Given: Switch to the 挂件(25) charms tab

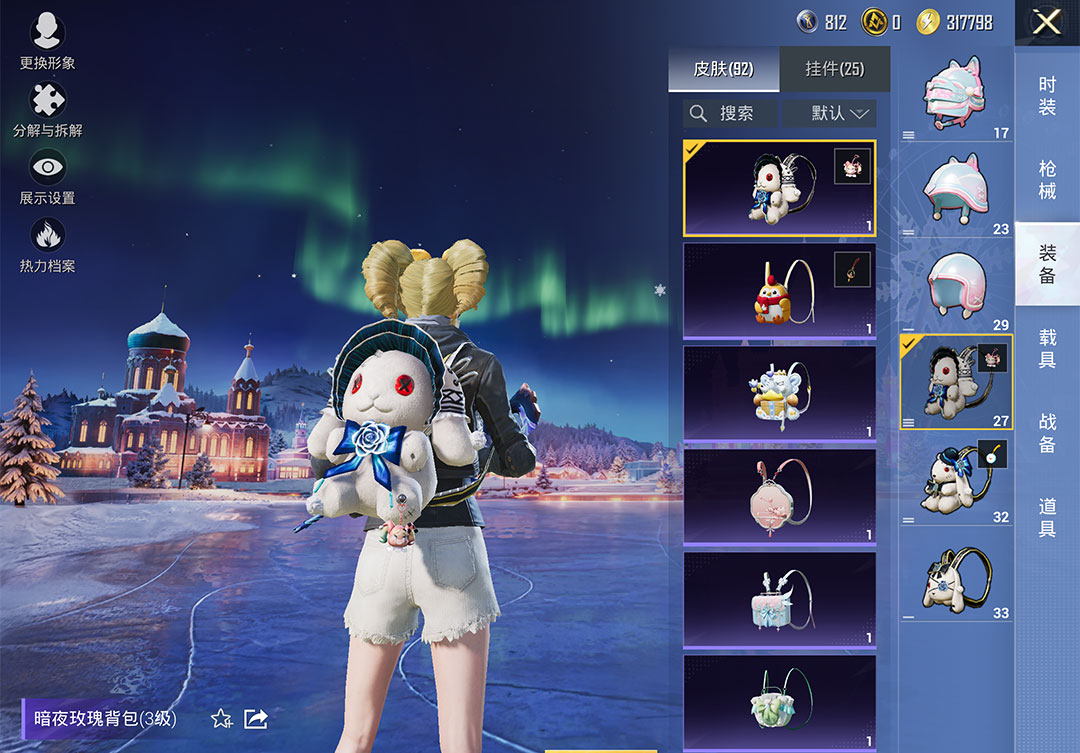Looking at the screenshot, I should 834,69.
